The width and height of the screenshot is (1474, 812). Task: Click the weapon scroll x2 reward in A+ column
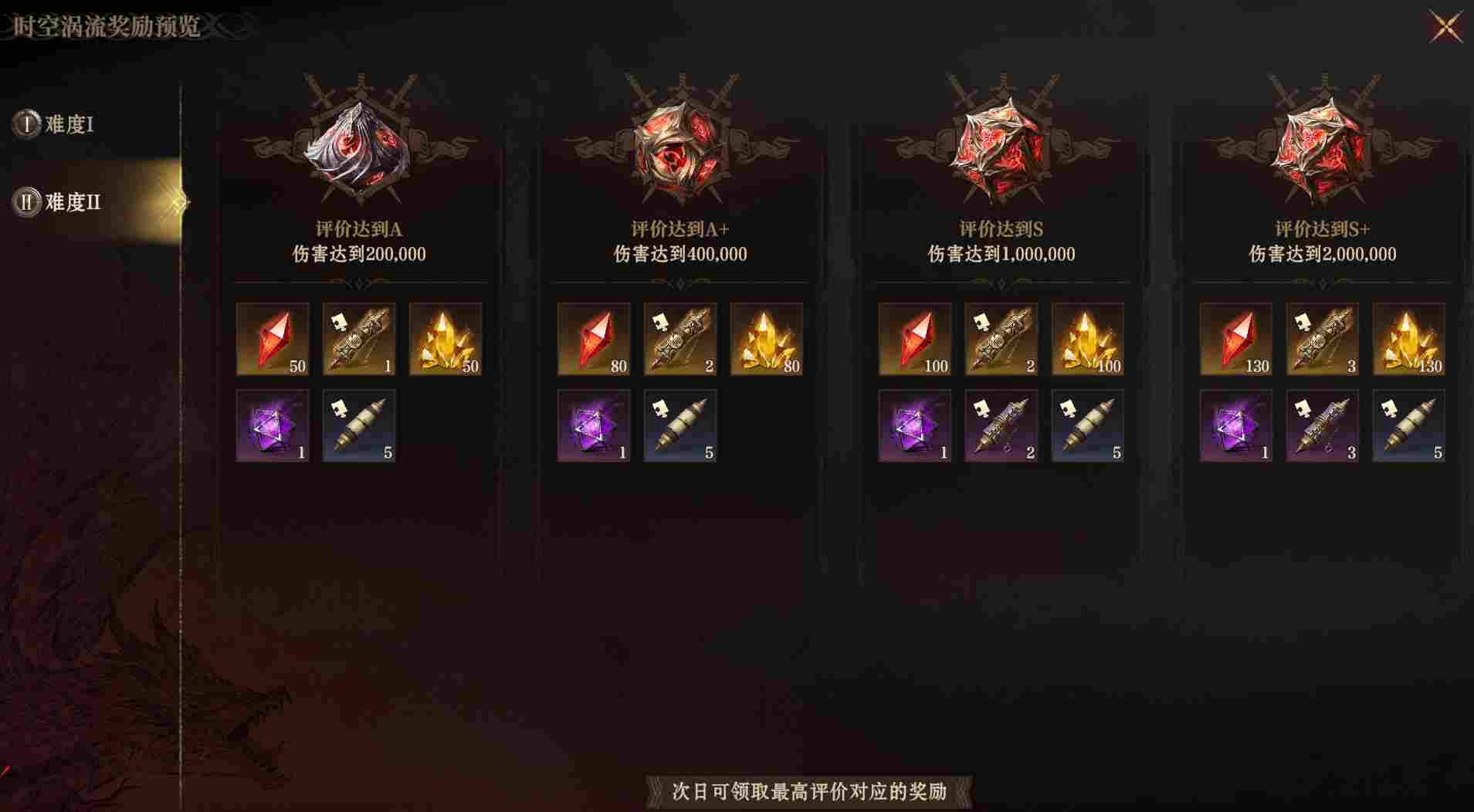click(x=680, y=340)
